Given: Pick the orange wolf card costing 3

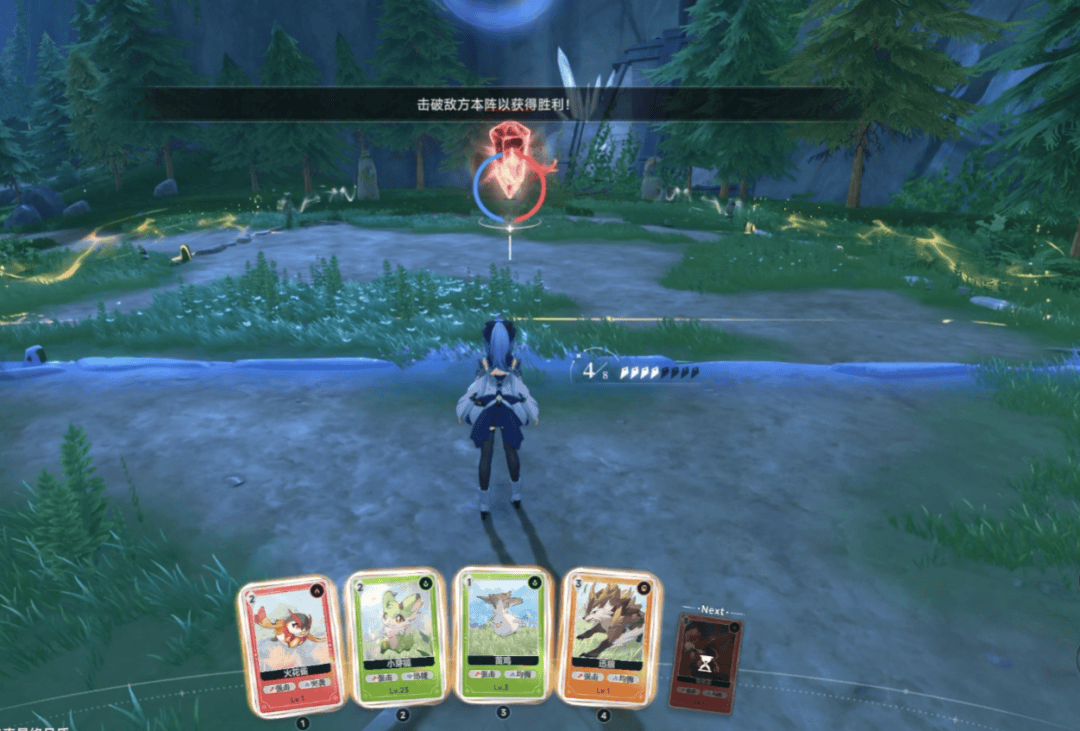Looking at the screenshot, I should click(608, 636).
